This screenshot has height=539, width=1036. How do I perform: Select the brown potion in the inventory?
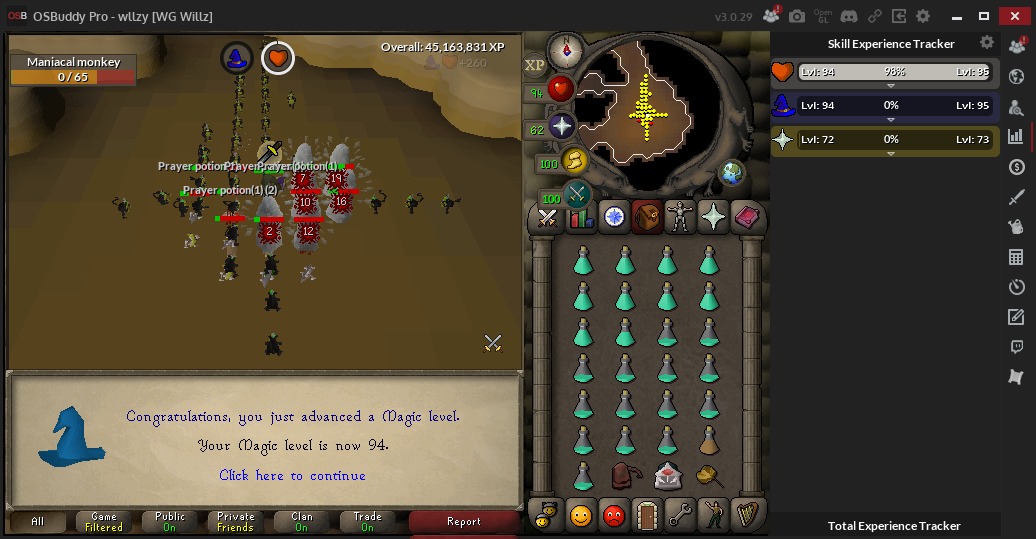click(708, 440)
